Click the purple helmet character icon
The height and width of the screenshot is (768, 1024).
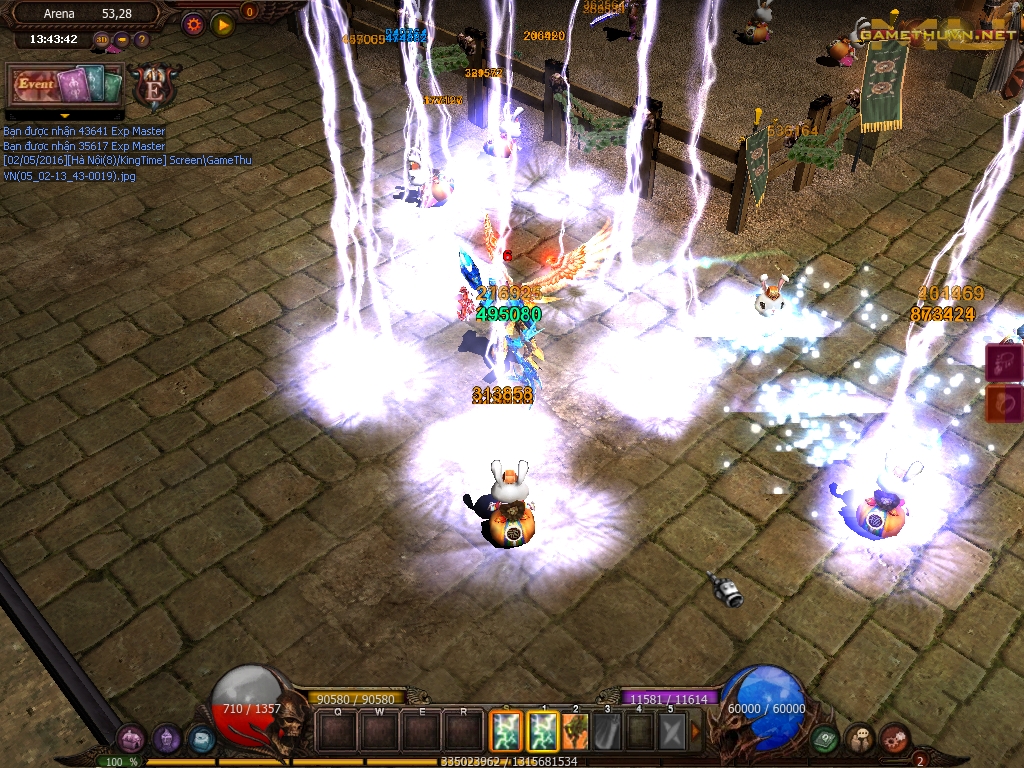[166, 740]
